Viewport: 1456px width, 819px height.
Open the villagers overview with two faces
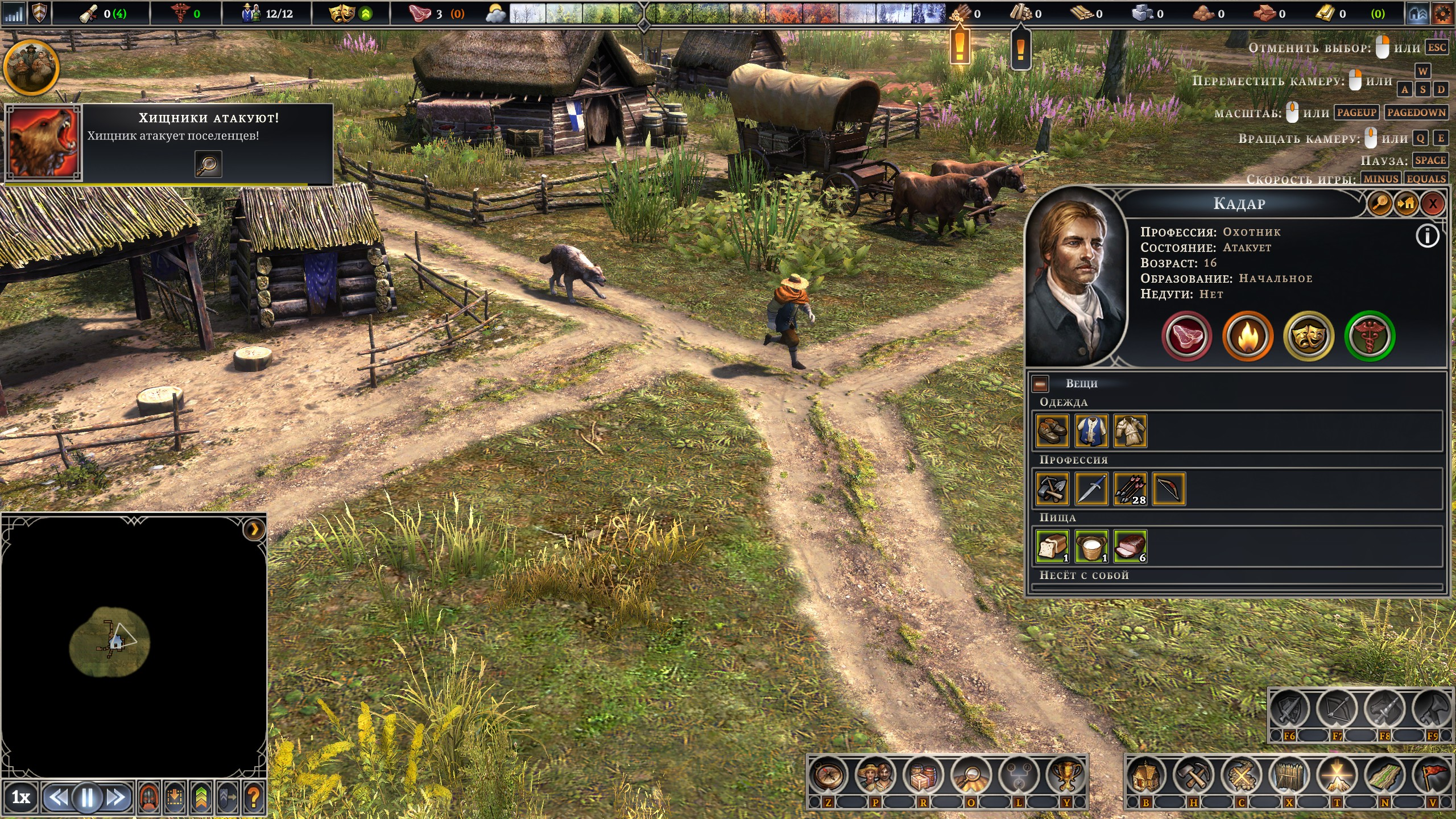pos(875,776)
